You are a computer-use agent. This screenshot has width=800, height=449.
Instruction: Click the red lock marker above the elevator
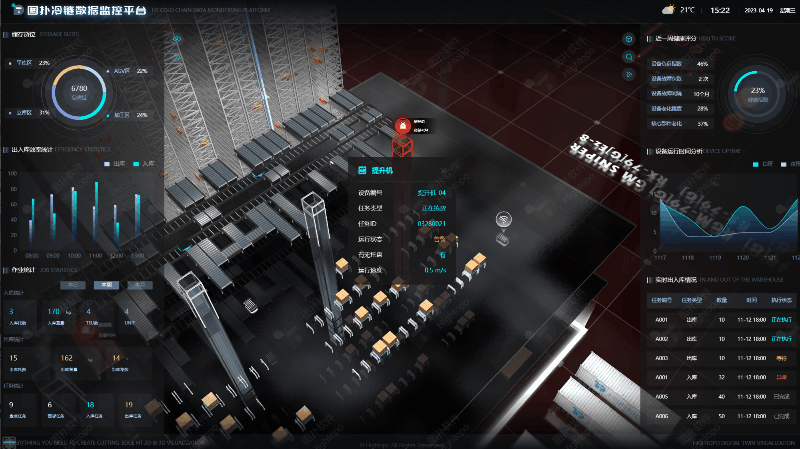[402, 127]
